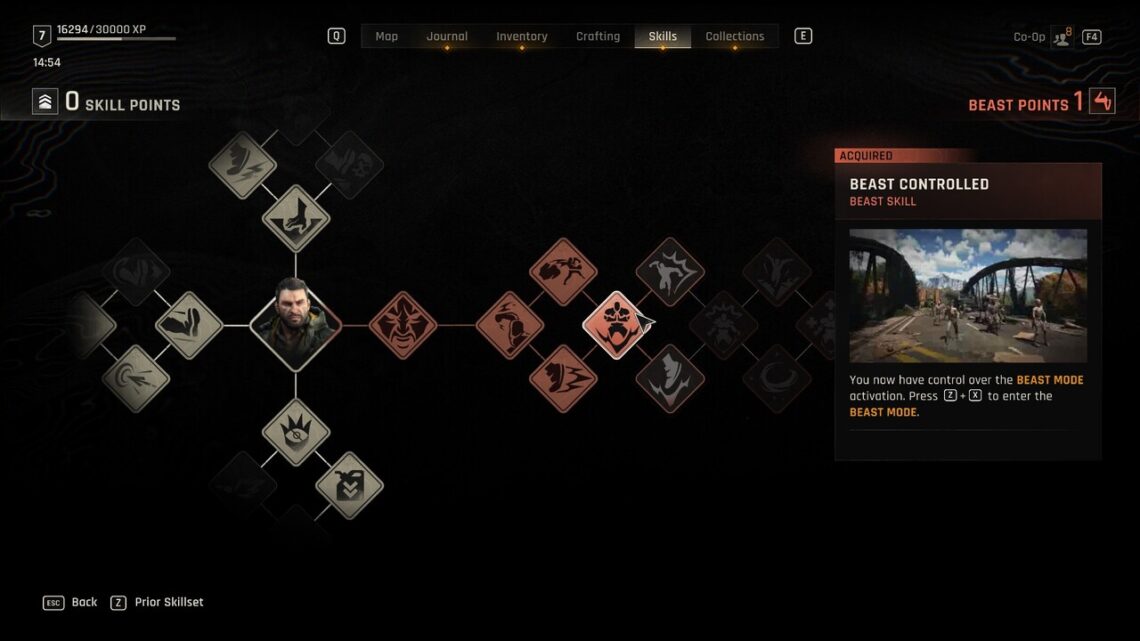Choose the beast face skill node
The height and width of the screenshot is (641, 1140).
(403, 325)
